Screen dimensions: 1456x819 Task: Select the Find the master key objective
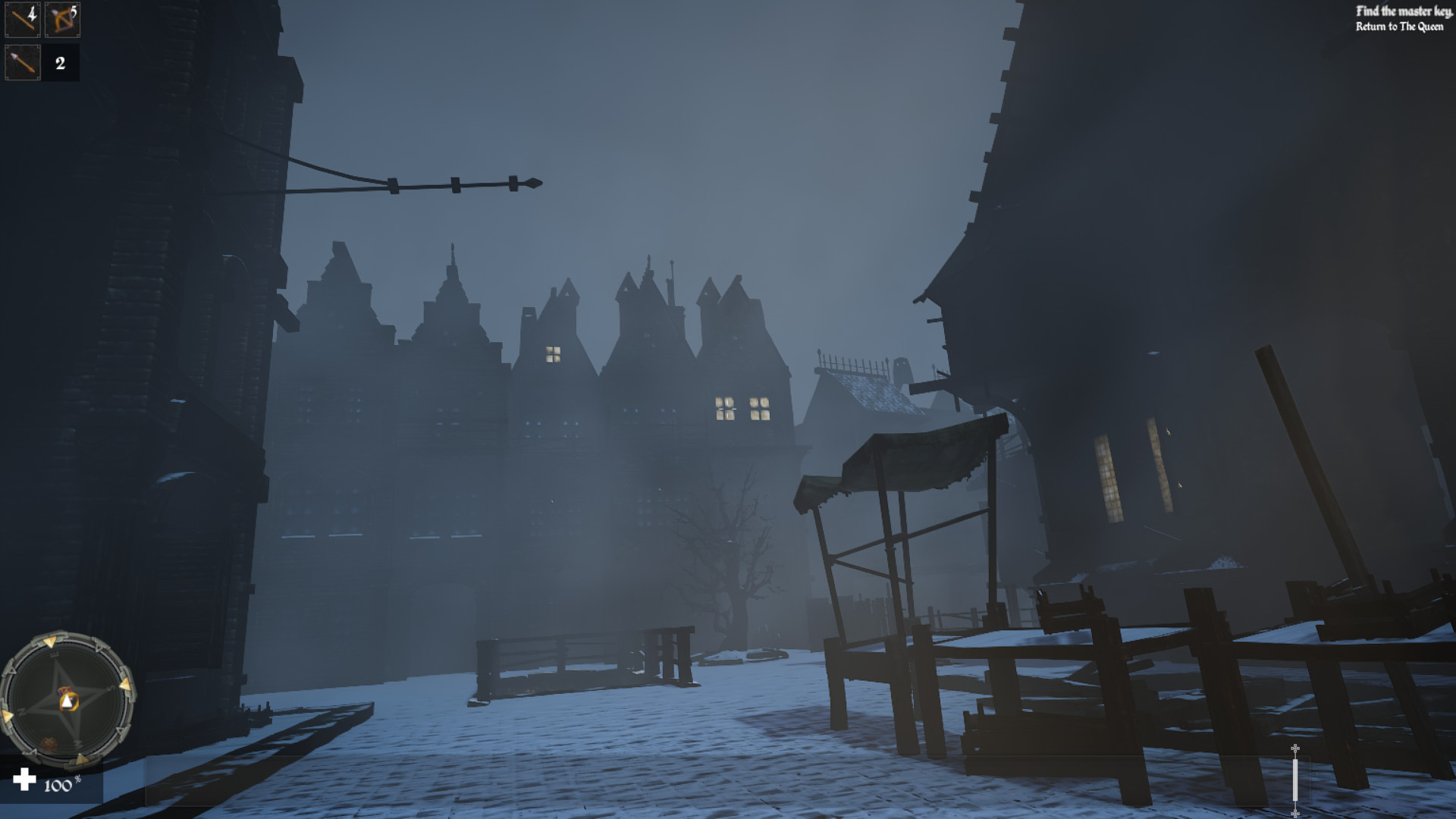point(1404,11)
